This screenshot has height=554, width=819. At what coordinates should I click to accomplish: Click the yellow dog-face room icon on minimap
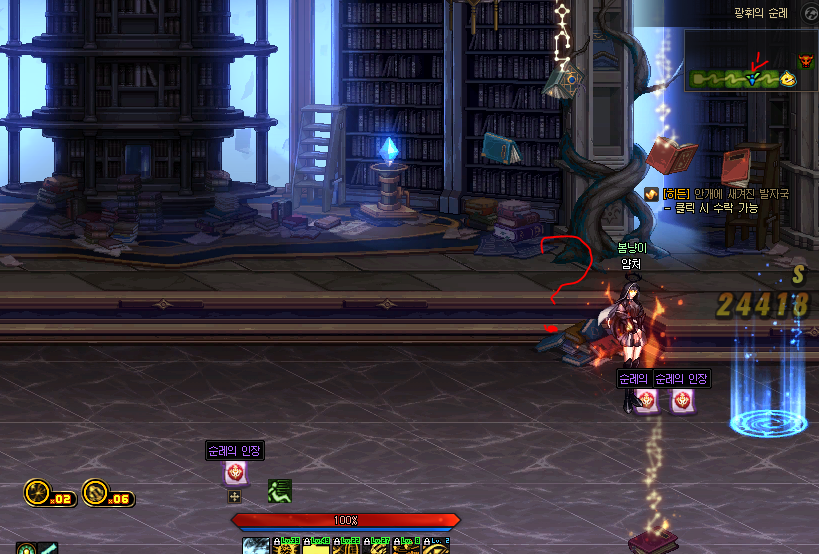788,79
